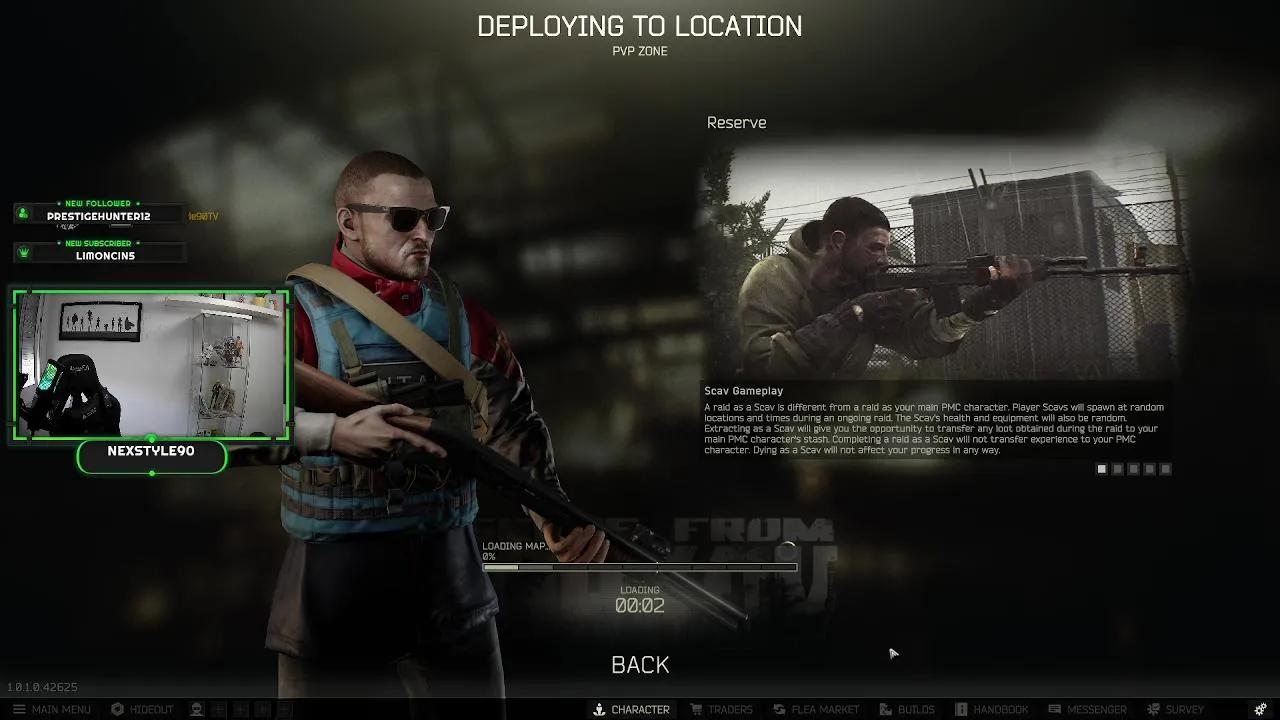Select the Scav portrait icon in bottom bar
1280x720 pixels.
[195, 709]
